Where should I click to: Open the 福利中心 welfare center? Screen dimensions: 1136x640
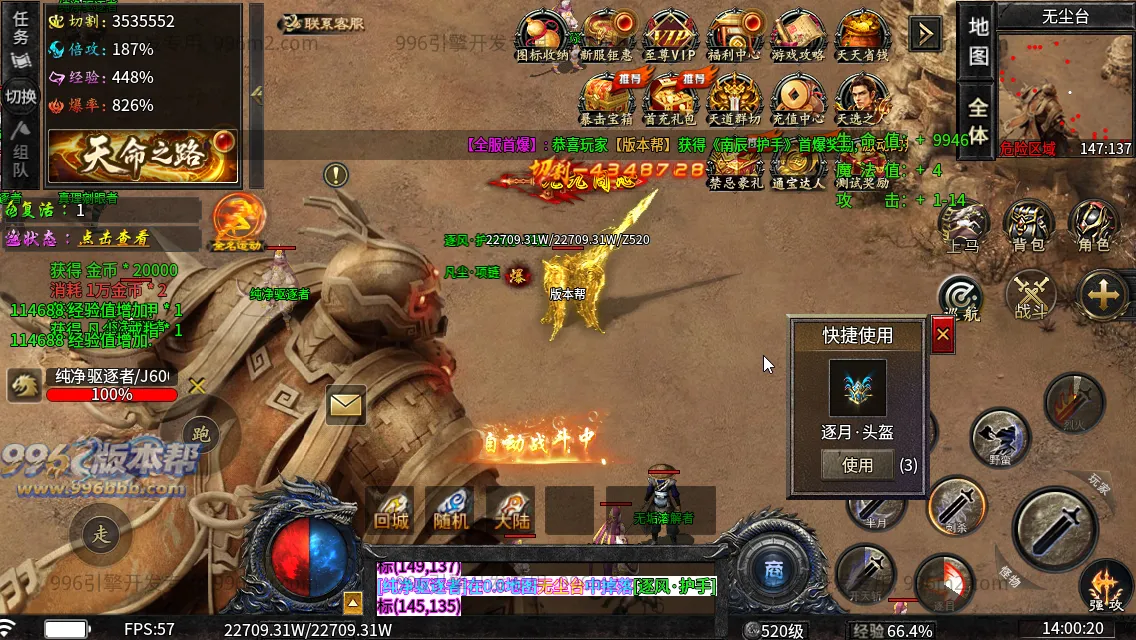(x=733, y=35)
